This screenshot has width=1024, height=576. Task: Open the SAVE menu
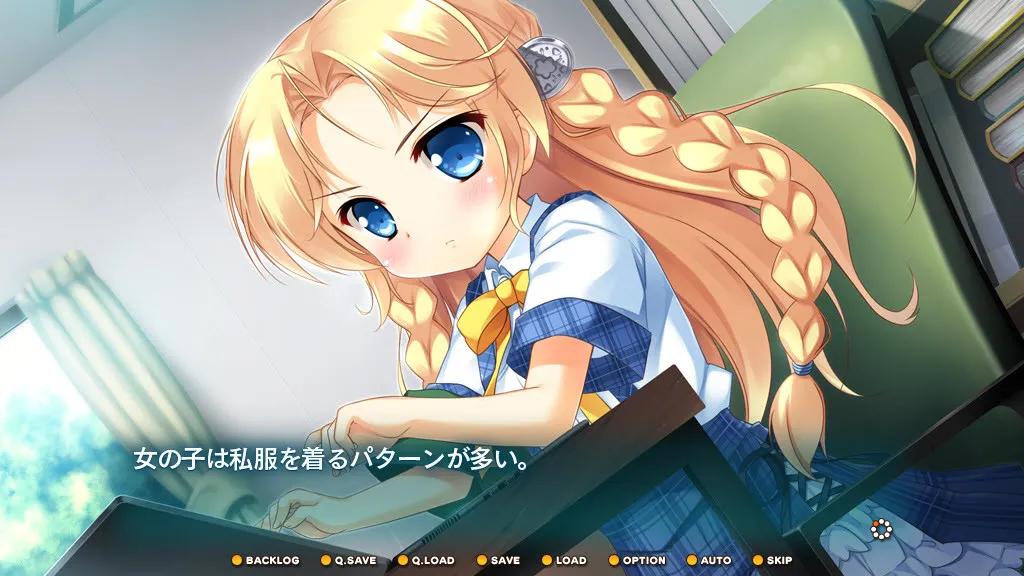[499, 561]
